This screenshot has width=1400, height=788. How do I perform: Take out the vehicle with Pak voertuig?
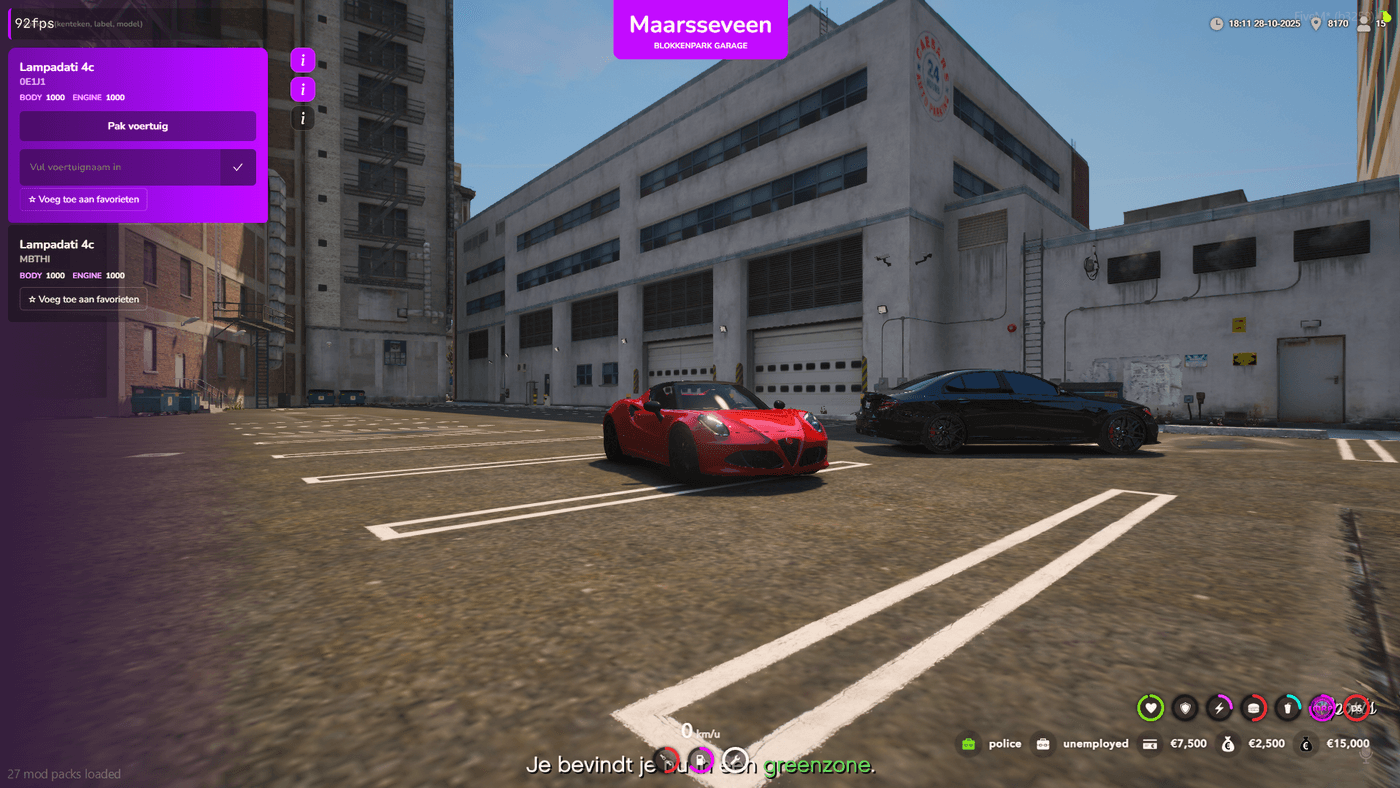(x=138, y=126)
